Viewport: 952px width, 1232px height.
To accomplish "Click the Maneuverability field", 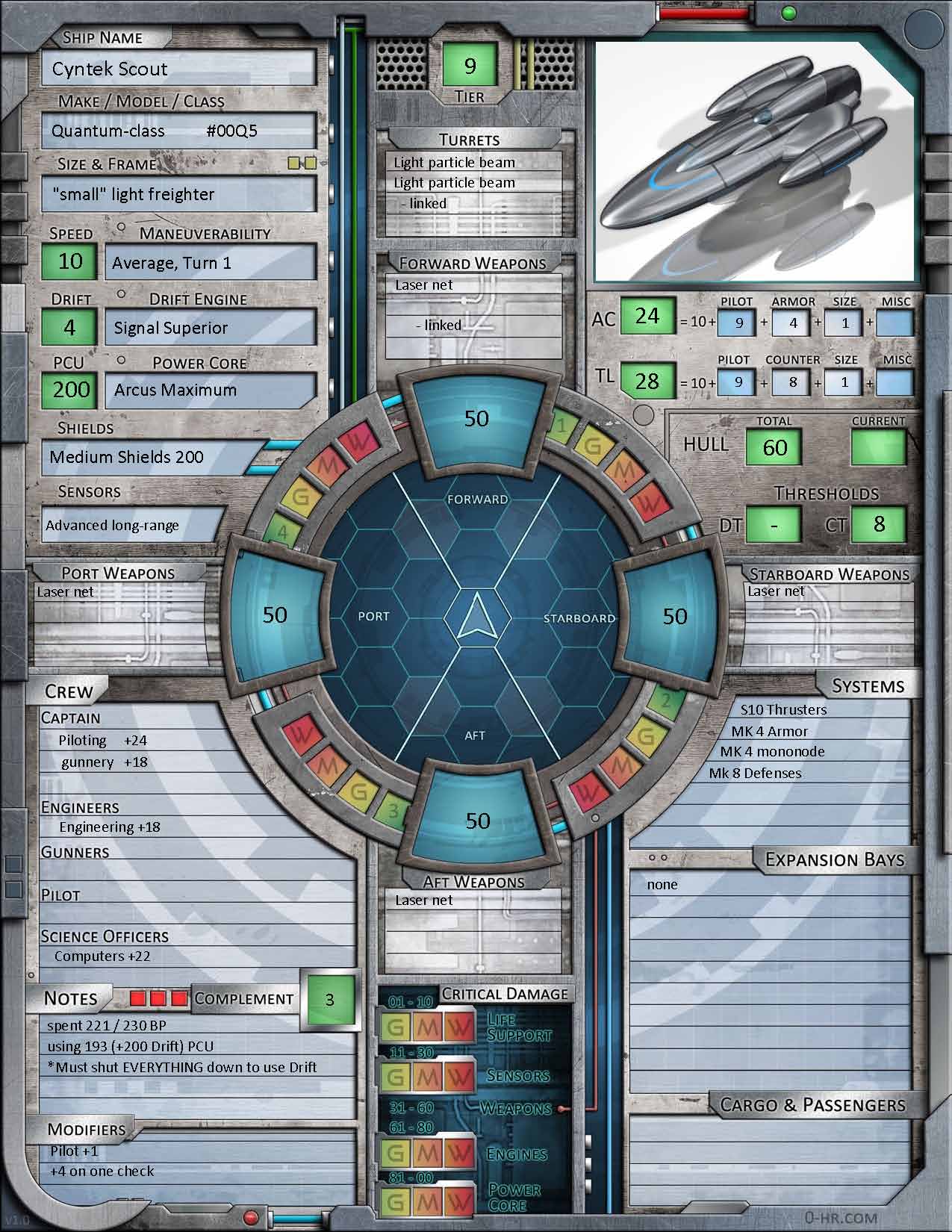I will tap(211, 263).
